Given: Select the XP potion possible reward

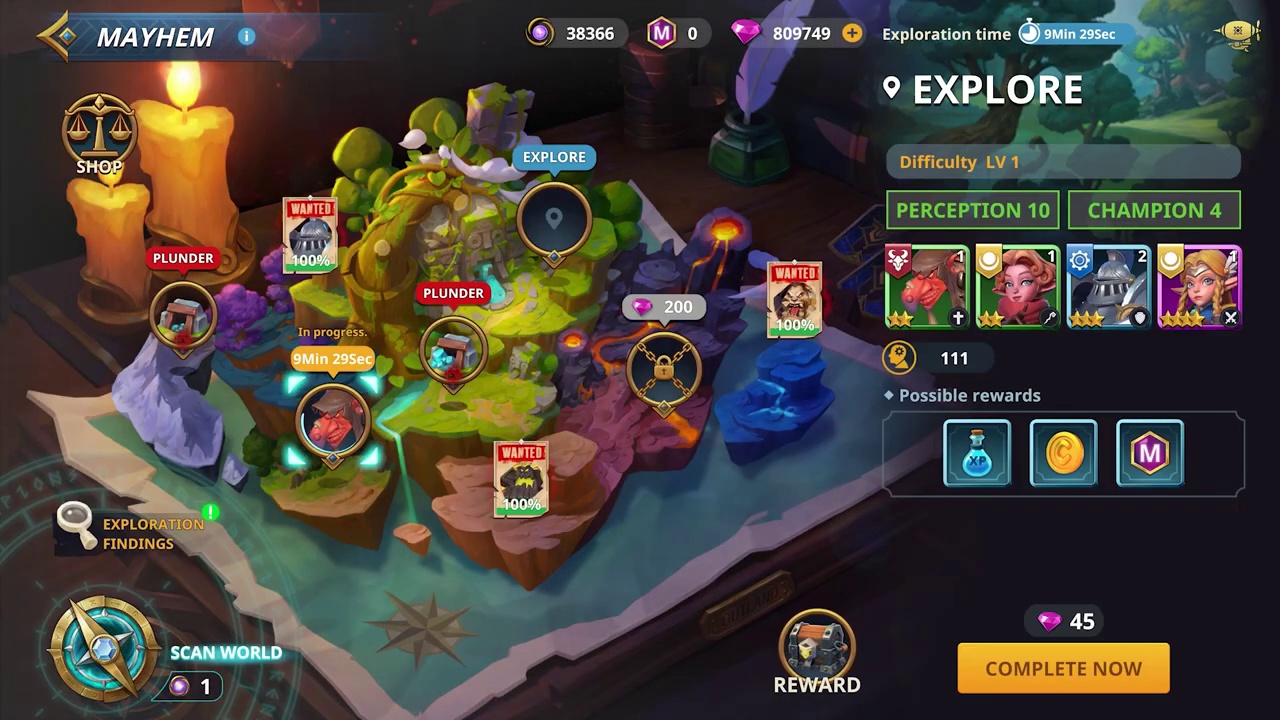Looking at the screenshot, I should (x=977, y=453).
